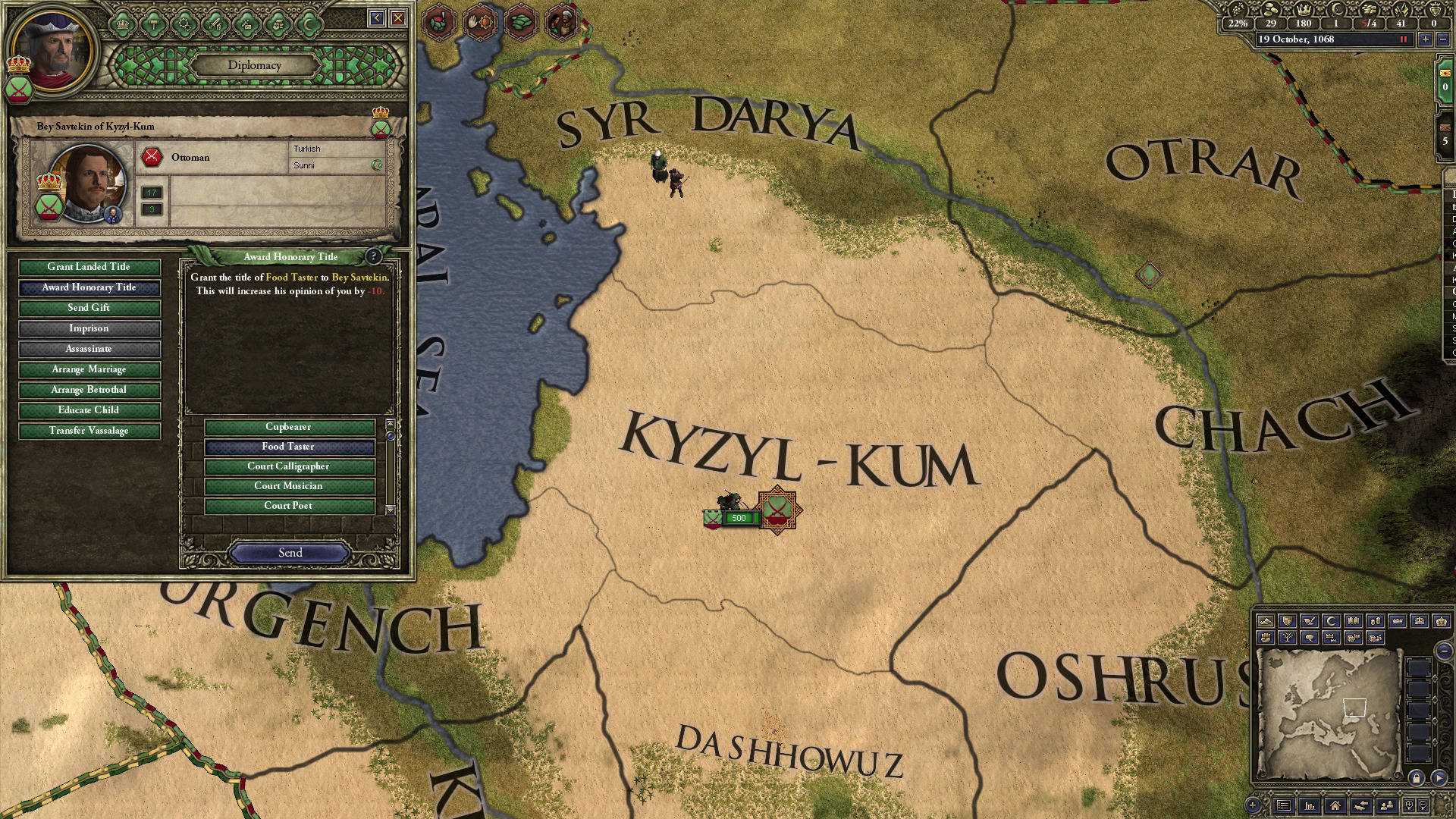Zoom in using the magnifier plus icon
This screenshot has height=819, width=1456.
point(1409,805)
